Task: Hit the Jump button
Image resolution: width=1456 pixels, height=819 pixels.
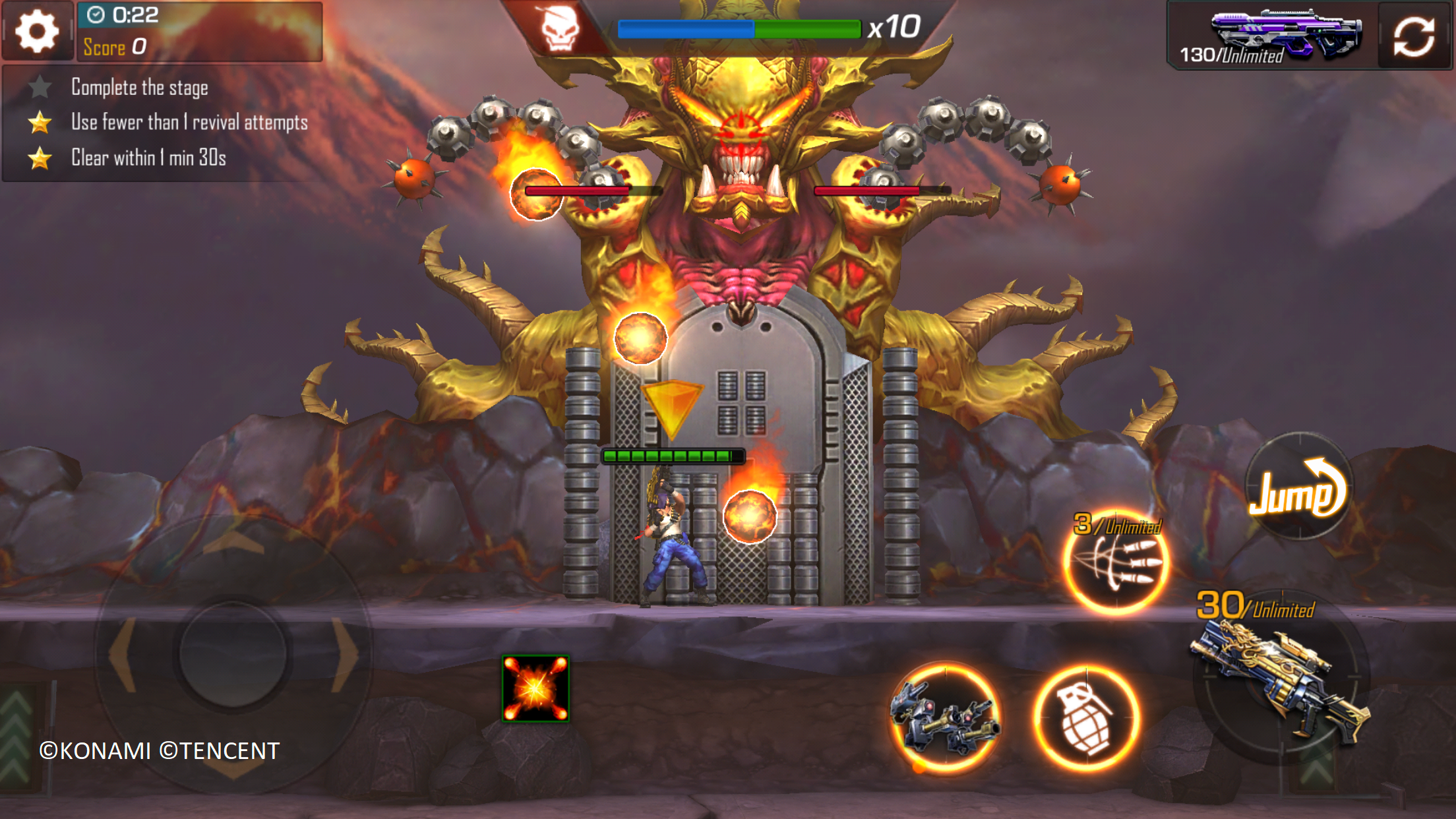Action: [1298, 487]
